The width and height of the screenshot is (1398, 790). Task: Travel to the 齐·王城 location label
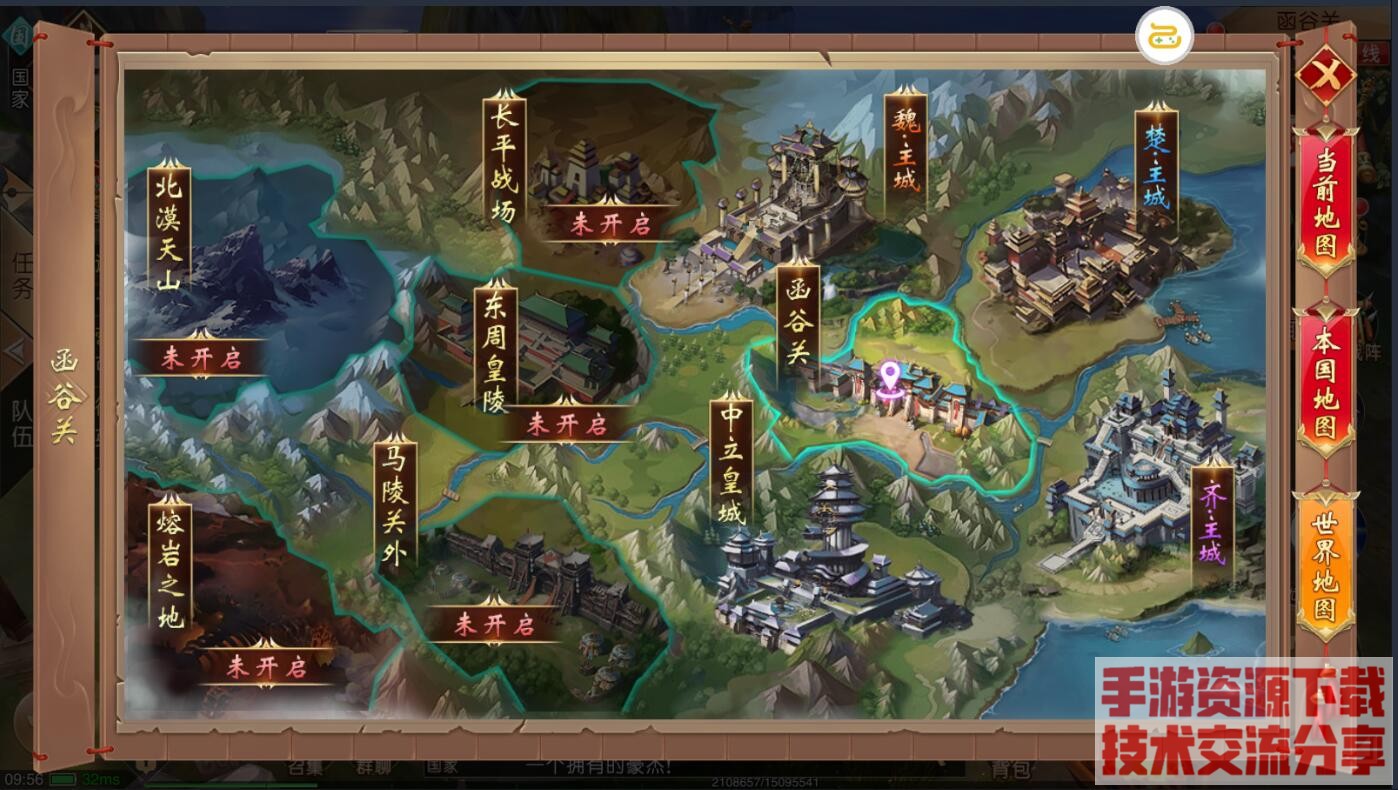pyautogui.click(x=1212, y=526)
